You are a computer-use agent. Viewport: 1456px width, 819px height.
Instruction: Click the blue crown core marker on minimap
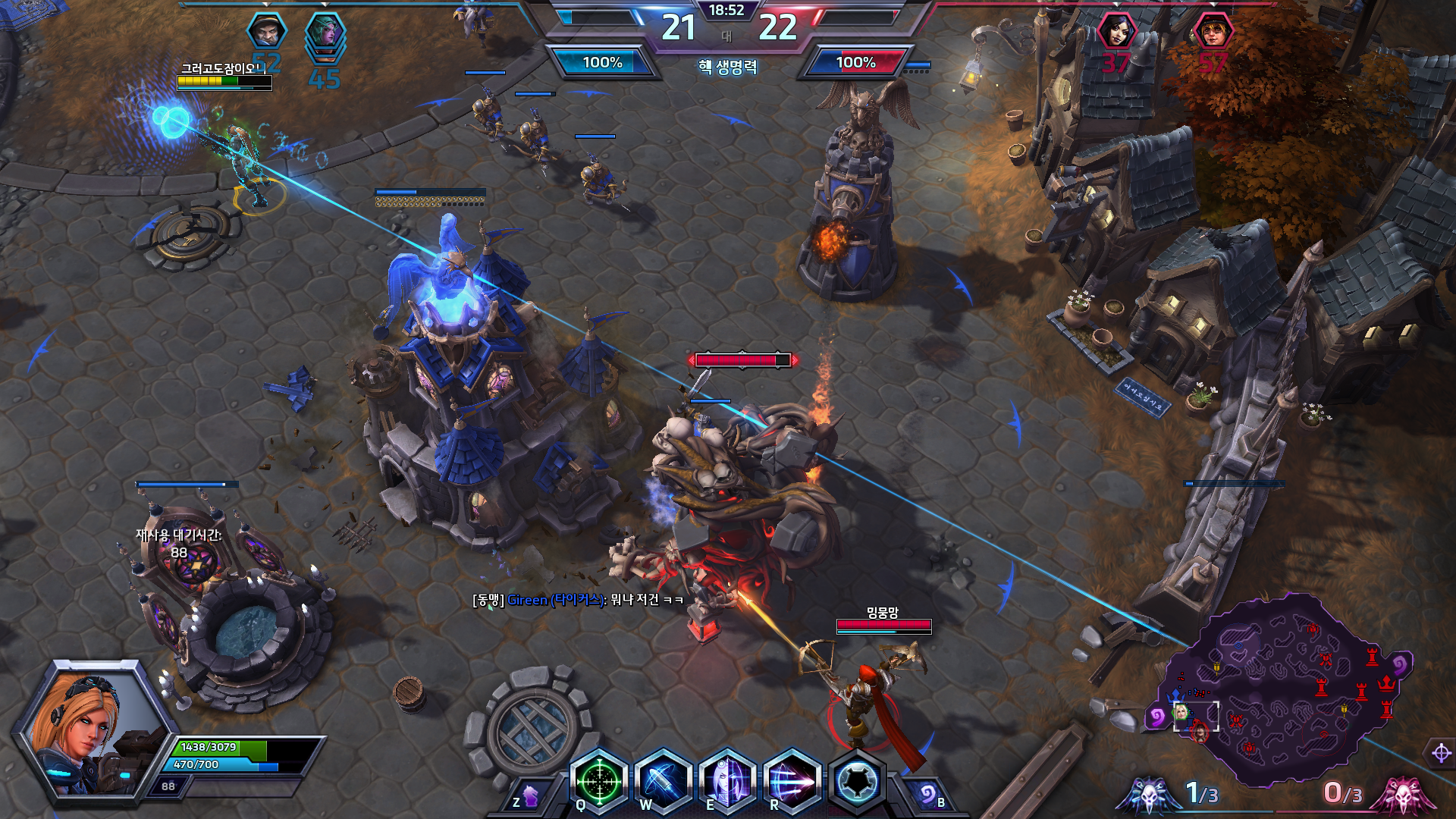point(1176,695)
